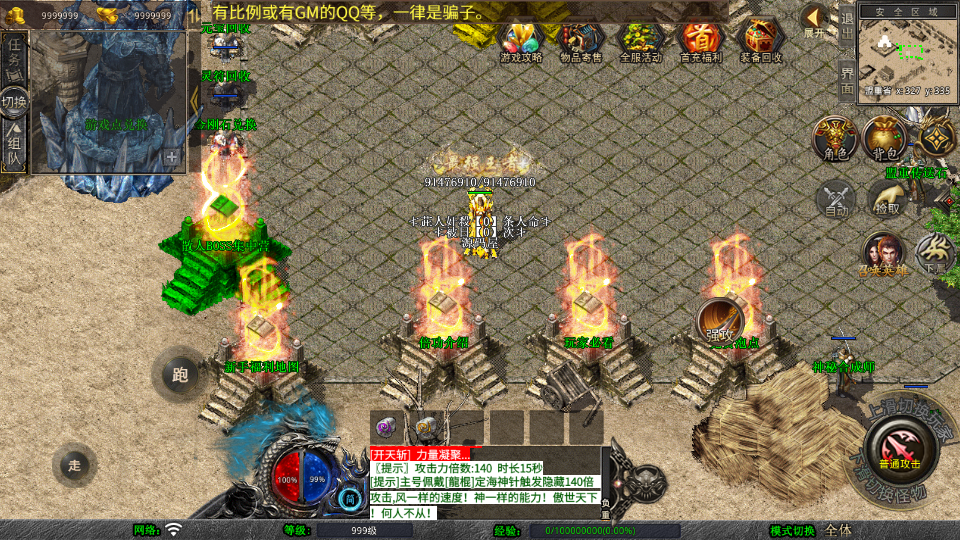The width and height of the screenshot is (960, 540).
Task: Toggle the 走 walk button
Action: coord(75,465)
